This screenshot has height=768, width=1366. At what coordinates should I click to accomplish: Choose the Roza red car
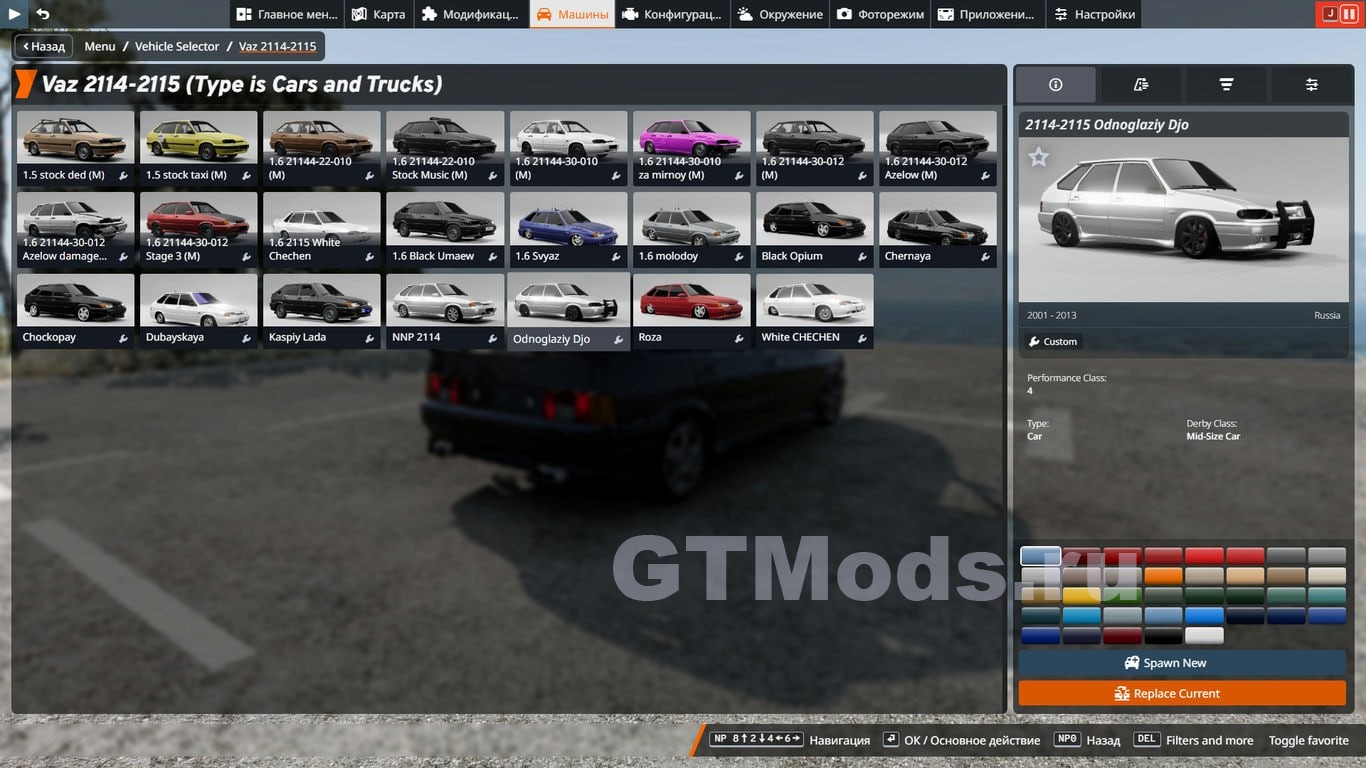pos(691,310)
